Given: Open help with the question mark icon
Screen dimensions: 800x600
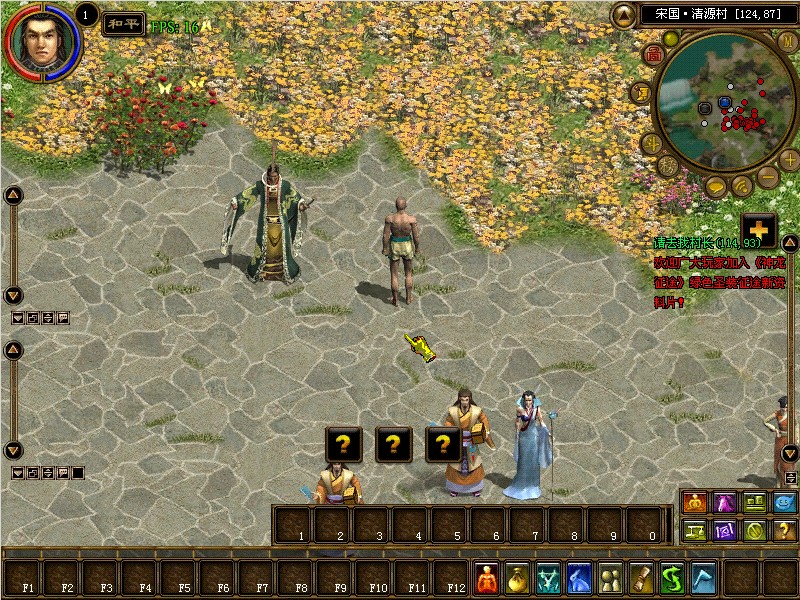Looking at the screenshot, I should point(785,531).
